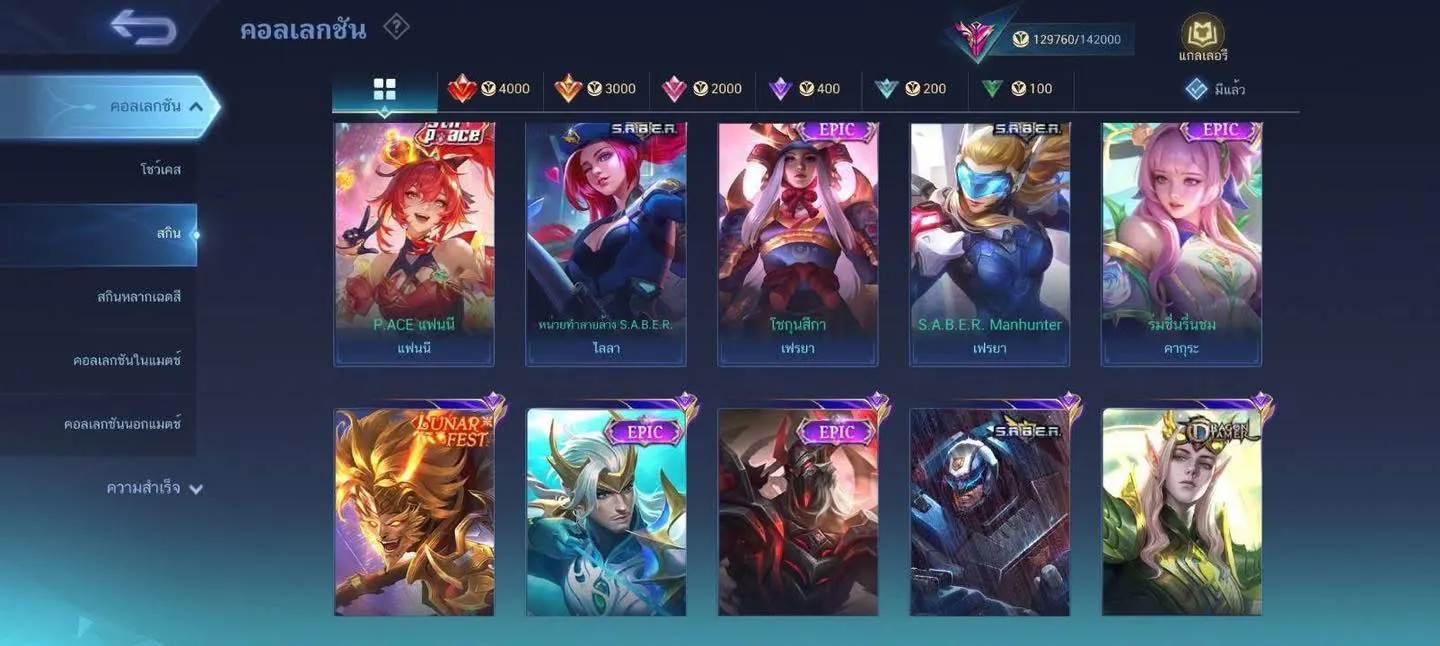Open the collection help question mark
The height and width of the screenshot is (646, 1440).
tap(396, 27)
